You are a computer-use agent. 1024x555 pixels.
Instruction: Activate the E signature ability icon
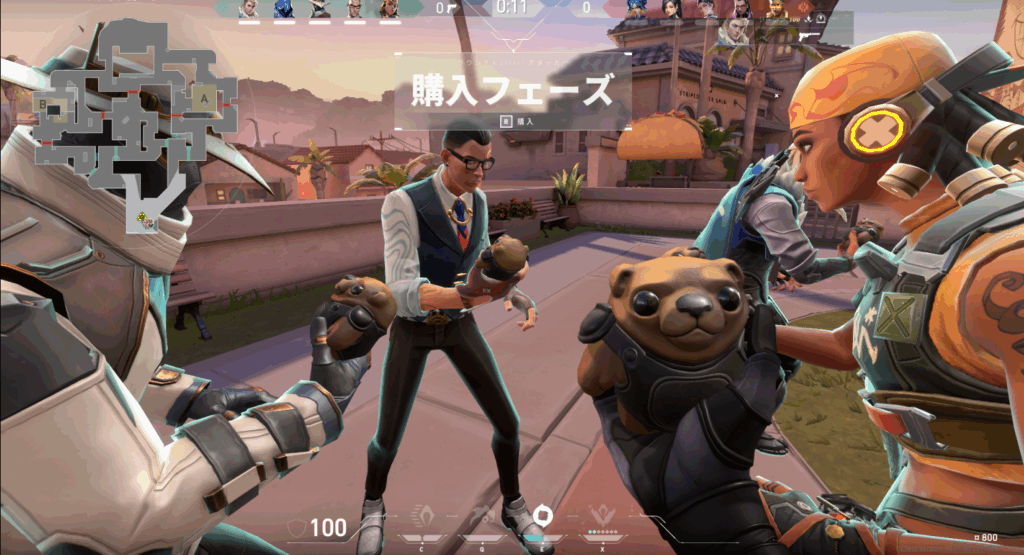(542, 515)
